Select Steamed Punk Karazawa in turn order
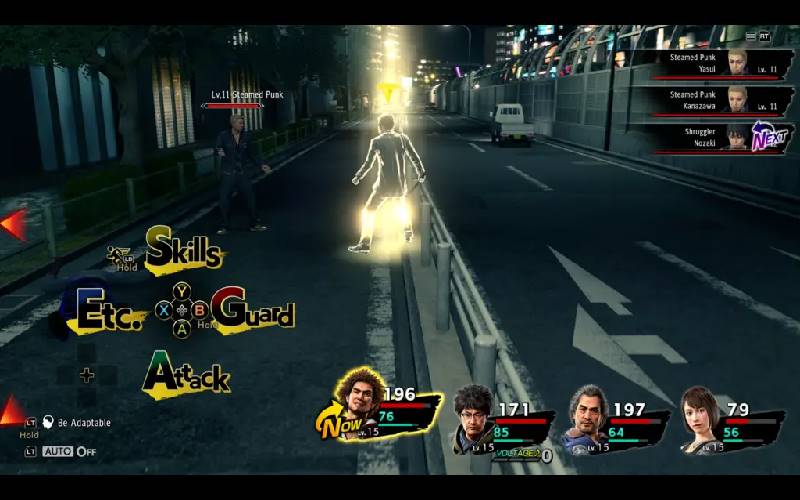This screenshot has width=800, height=500. coord(714,100)
